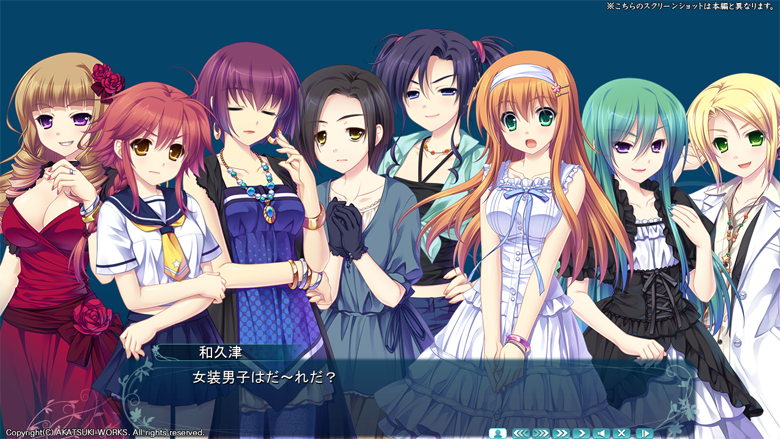Click the bar-and-triangle button at the toolbar's end

click(x=643, y=432)
